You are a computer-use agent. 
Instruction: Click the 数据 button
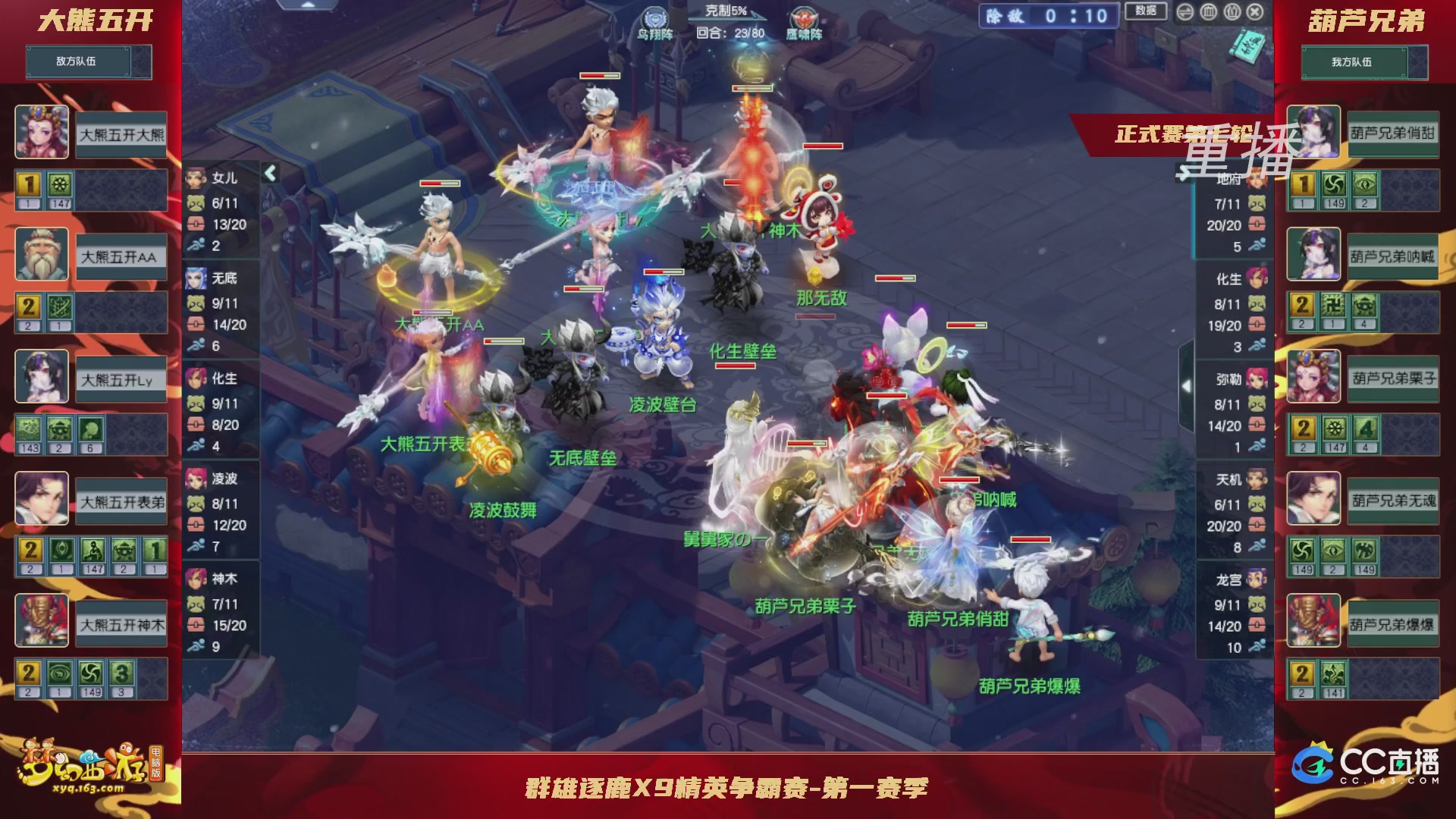(x=1145, y=12)
